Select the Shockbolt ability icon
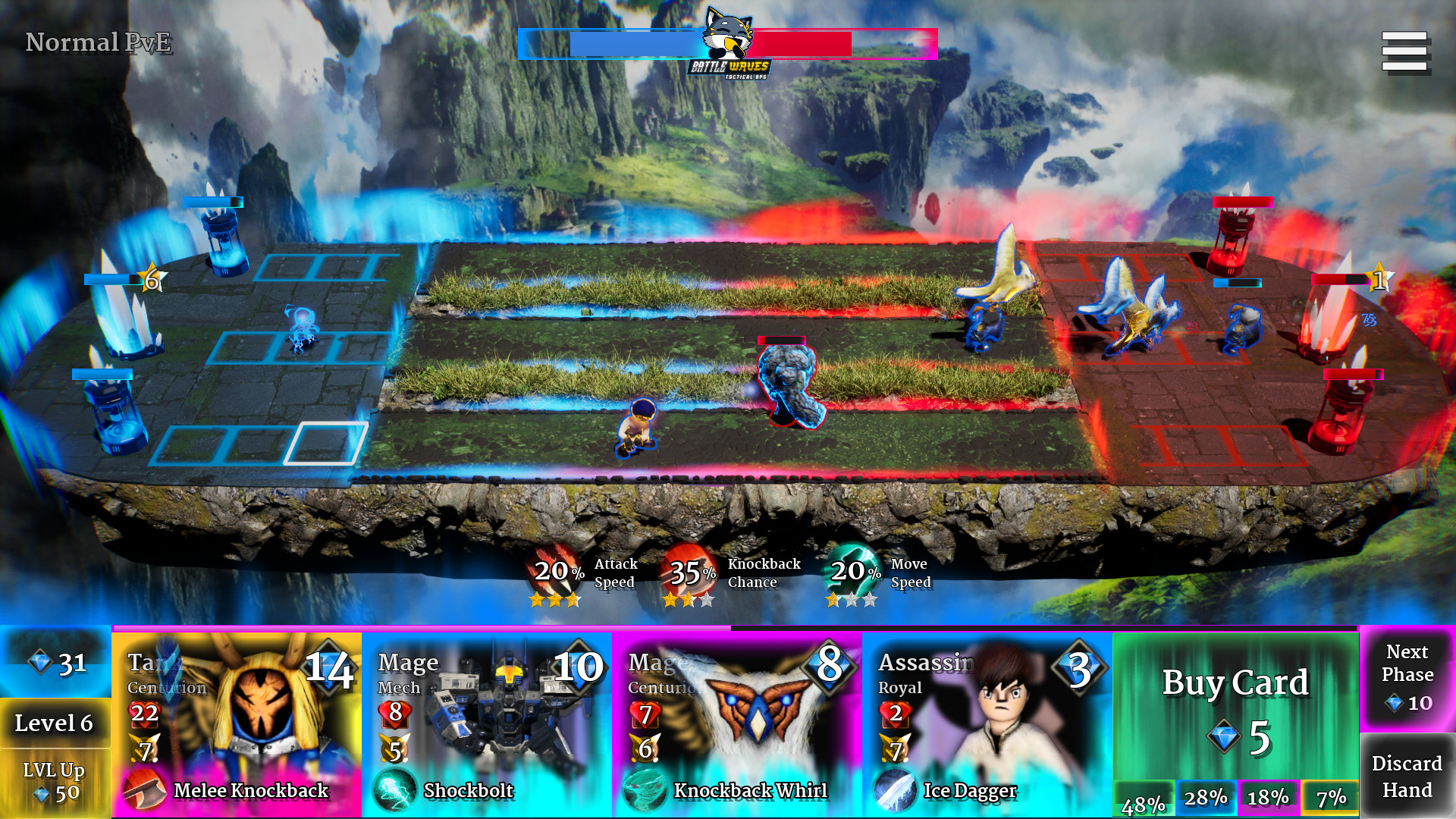Image resolution: width=1456 pixels, height=819 pixels. (x=395, y=790)
